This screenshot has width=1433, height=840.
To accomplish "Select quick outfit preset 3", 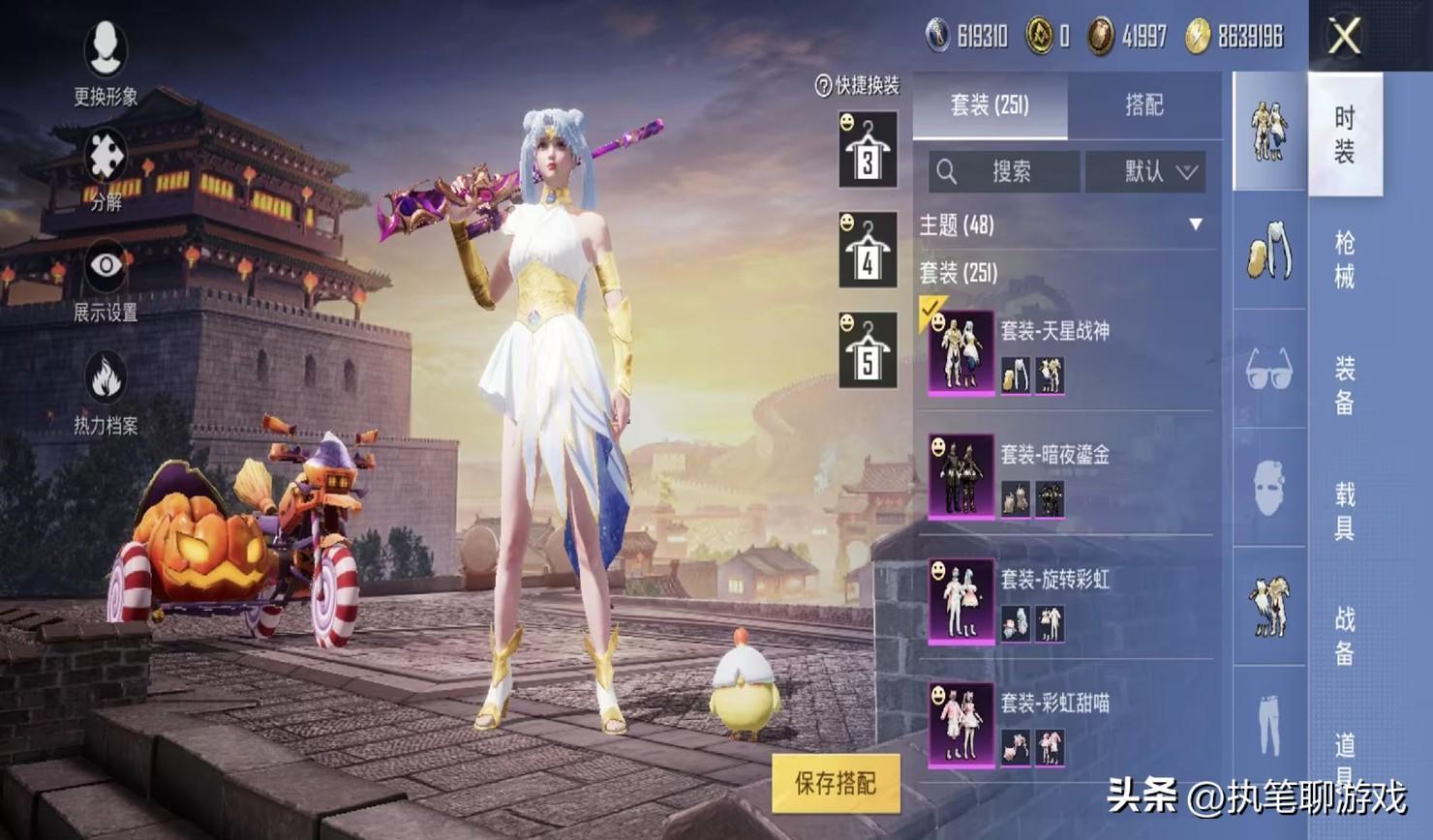I will 868,150.
